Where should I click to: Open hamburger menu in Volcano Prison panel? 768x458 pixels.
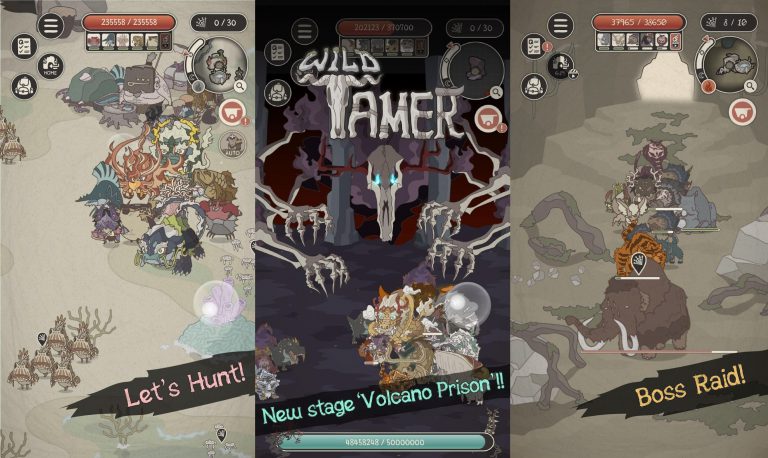click(x=304, y=31)
